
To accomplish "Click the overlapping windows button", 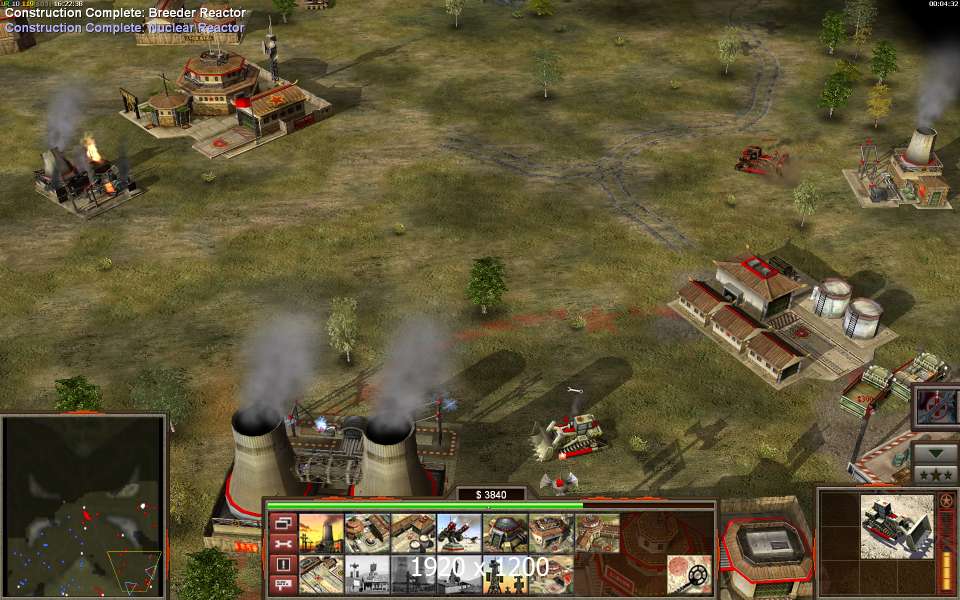I will [x=283, y=523].
